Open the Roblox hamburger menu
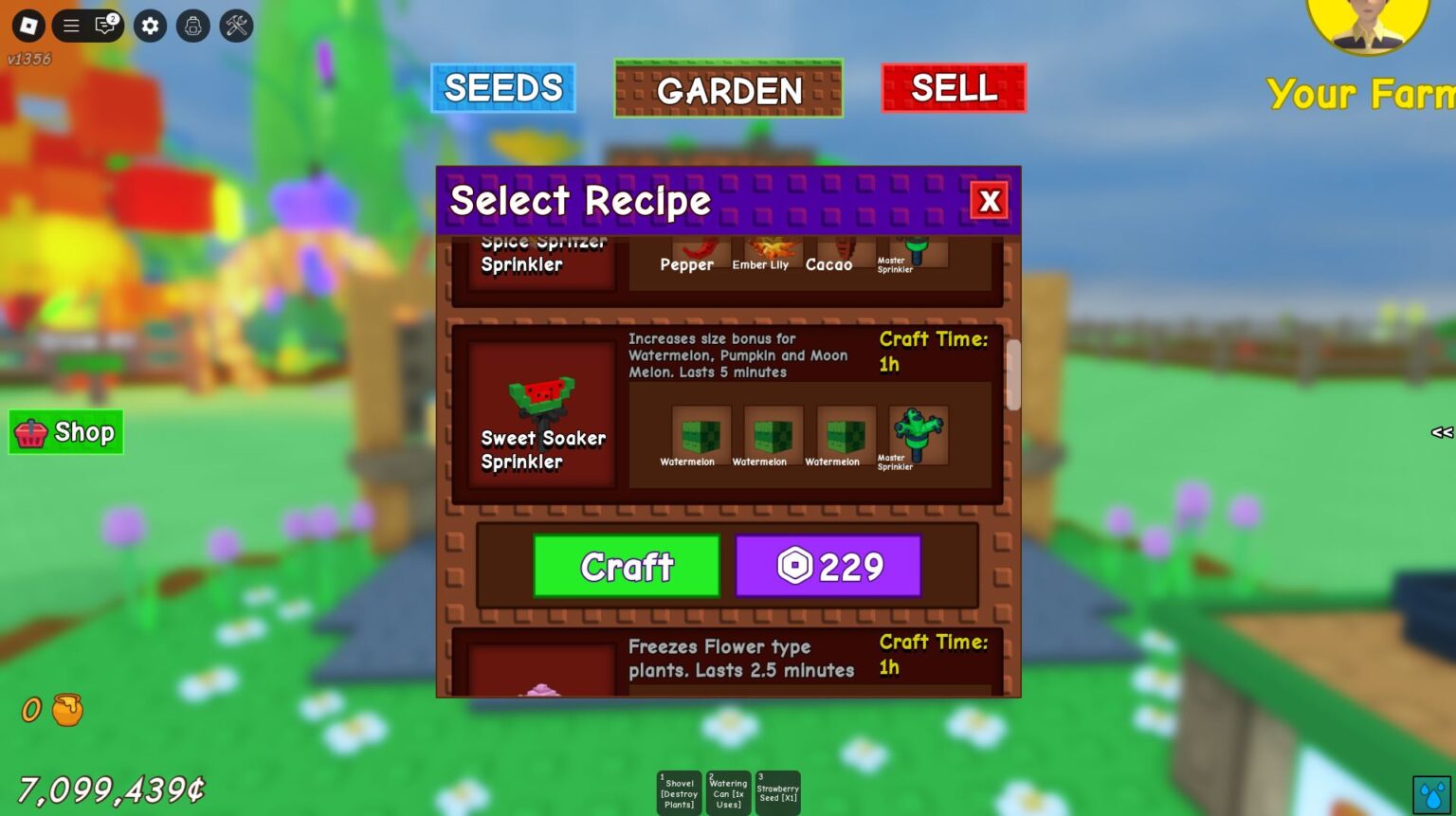 [x=71, y=26]
